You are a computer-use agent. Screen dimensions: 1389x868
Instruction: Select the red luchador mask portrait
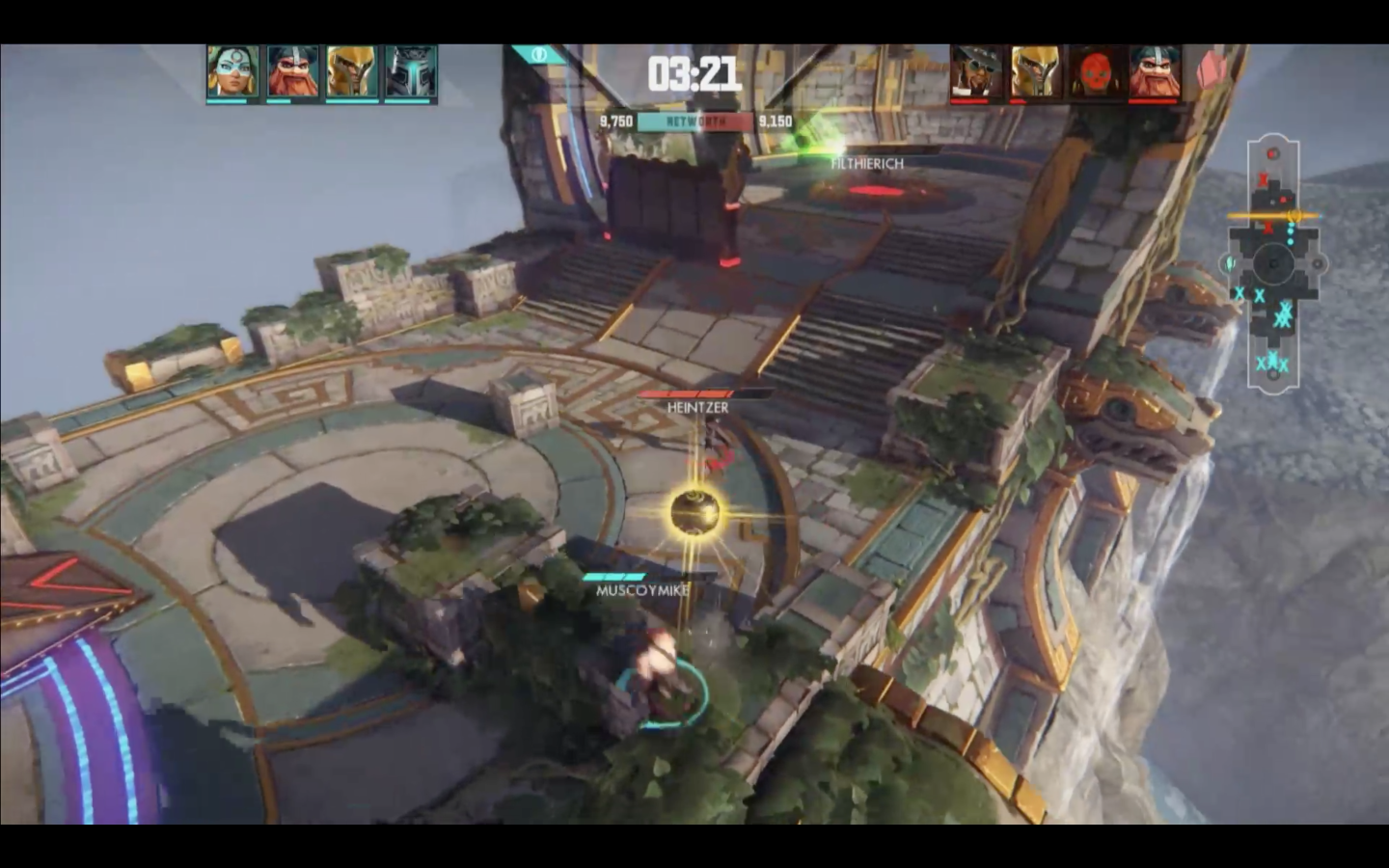tap(1095, 72)
